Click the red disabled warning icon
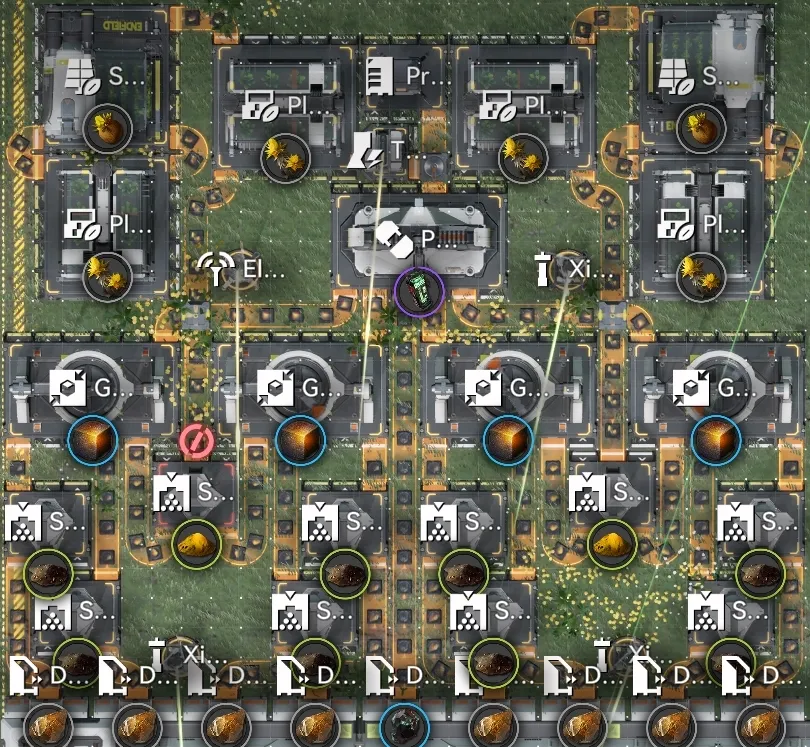The width and height of the screenshot is (810, 747). coord(195,440)
